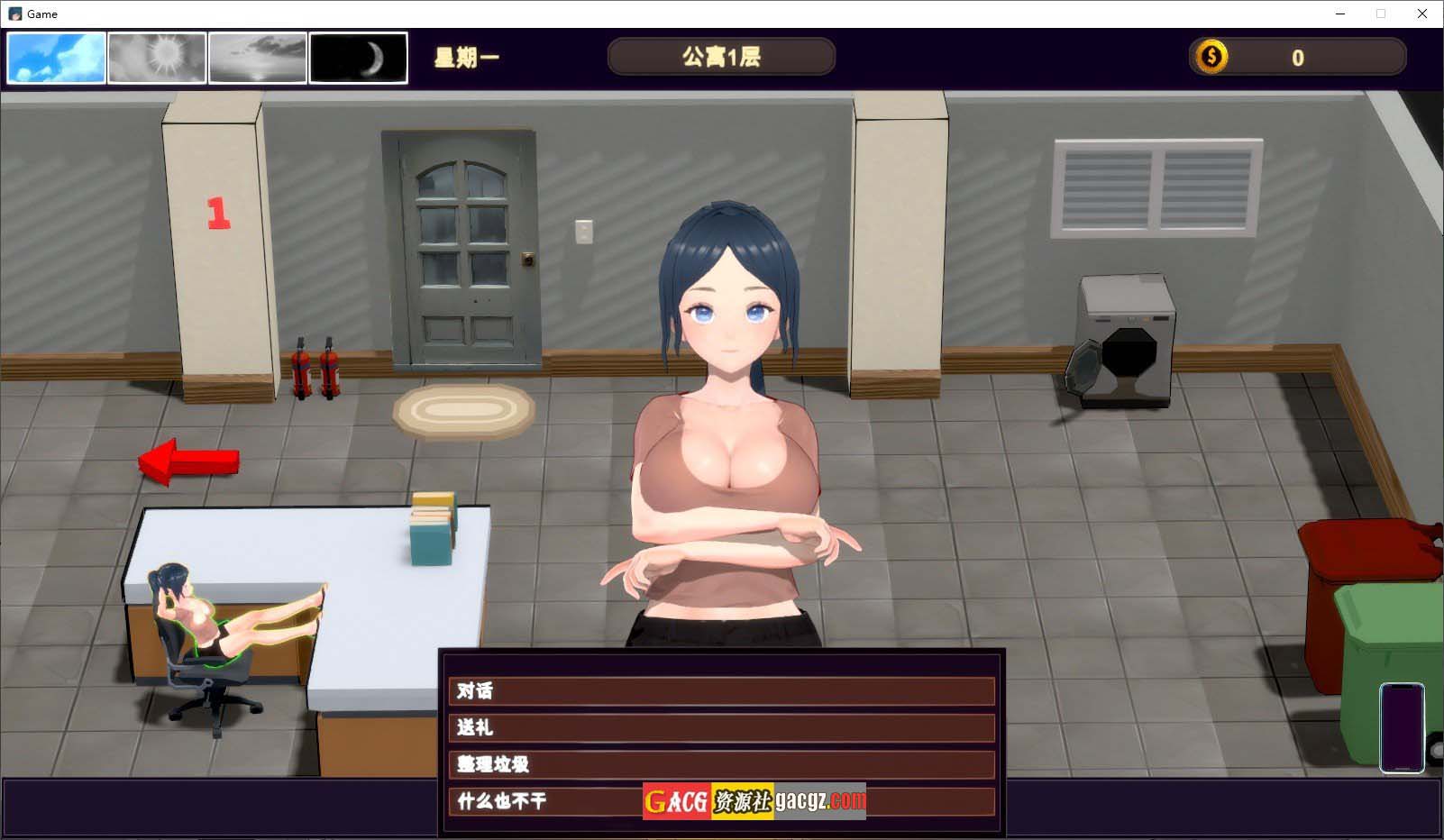Image resolution: width=1444 pixels, height=840 pixels.
Task: Pick the 整理垃圾 option
Action: (721, 764)
